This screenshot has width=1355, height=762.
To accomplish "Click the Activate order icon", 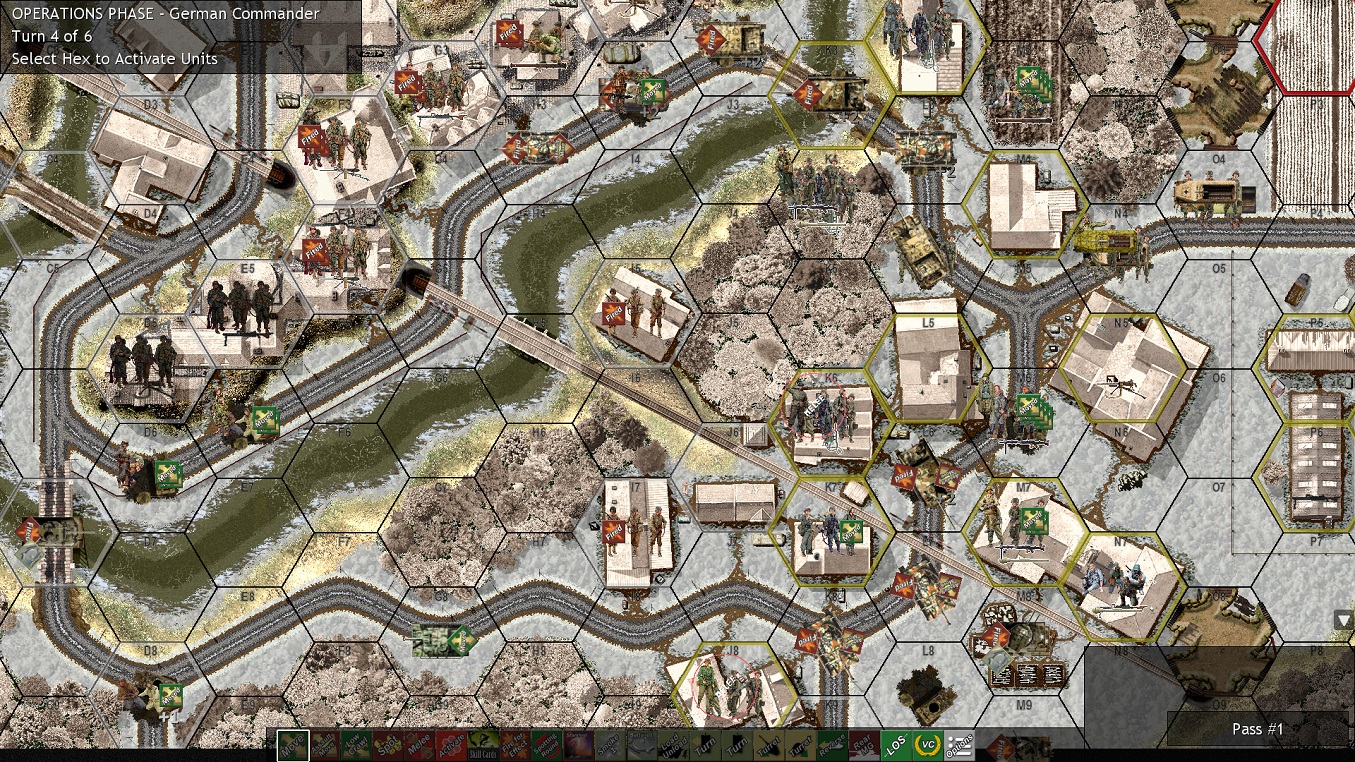I will click(453, 745).
